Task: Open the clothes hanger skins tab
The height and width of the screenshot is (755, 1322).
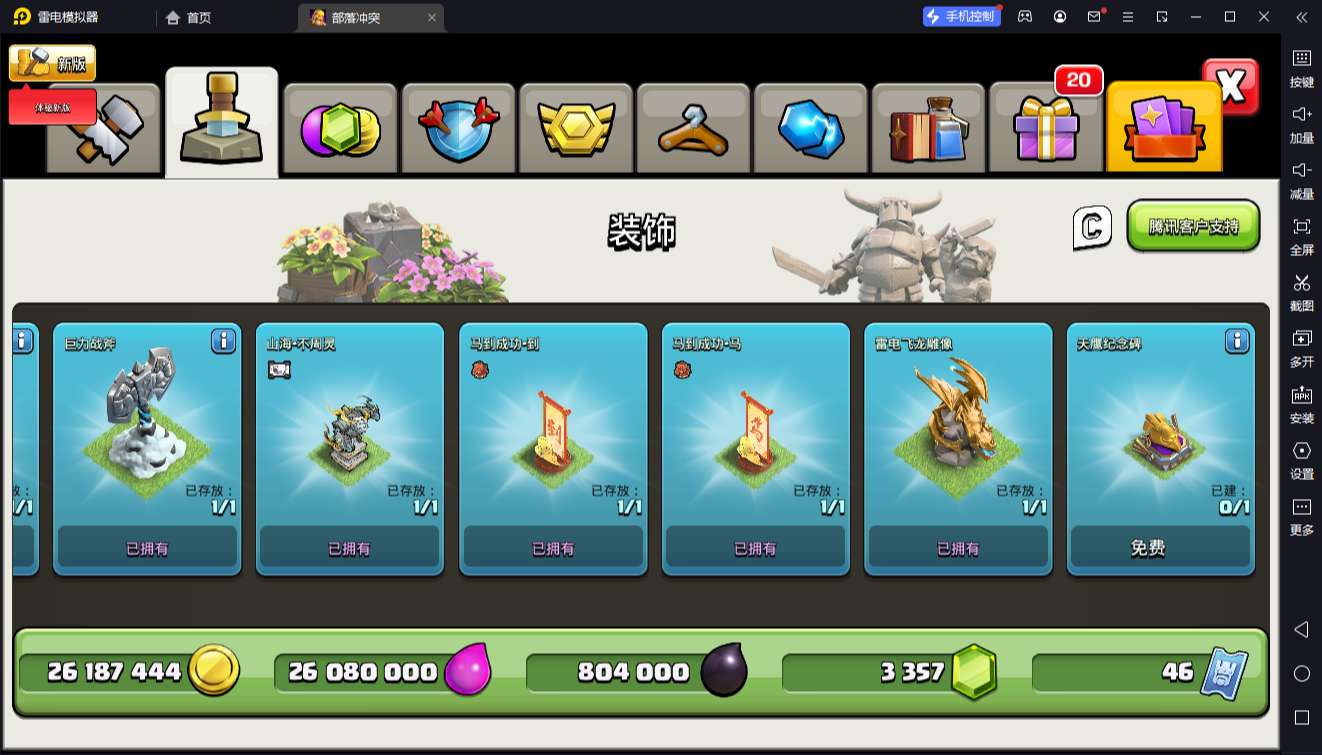Action: coord(693,130)
